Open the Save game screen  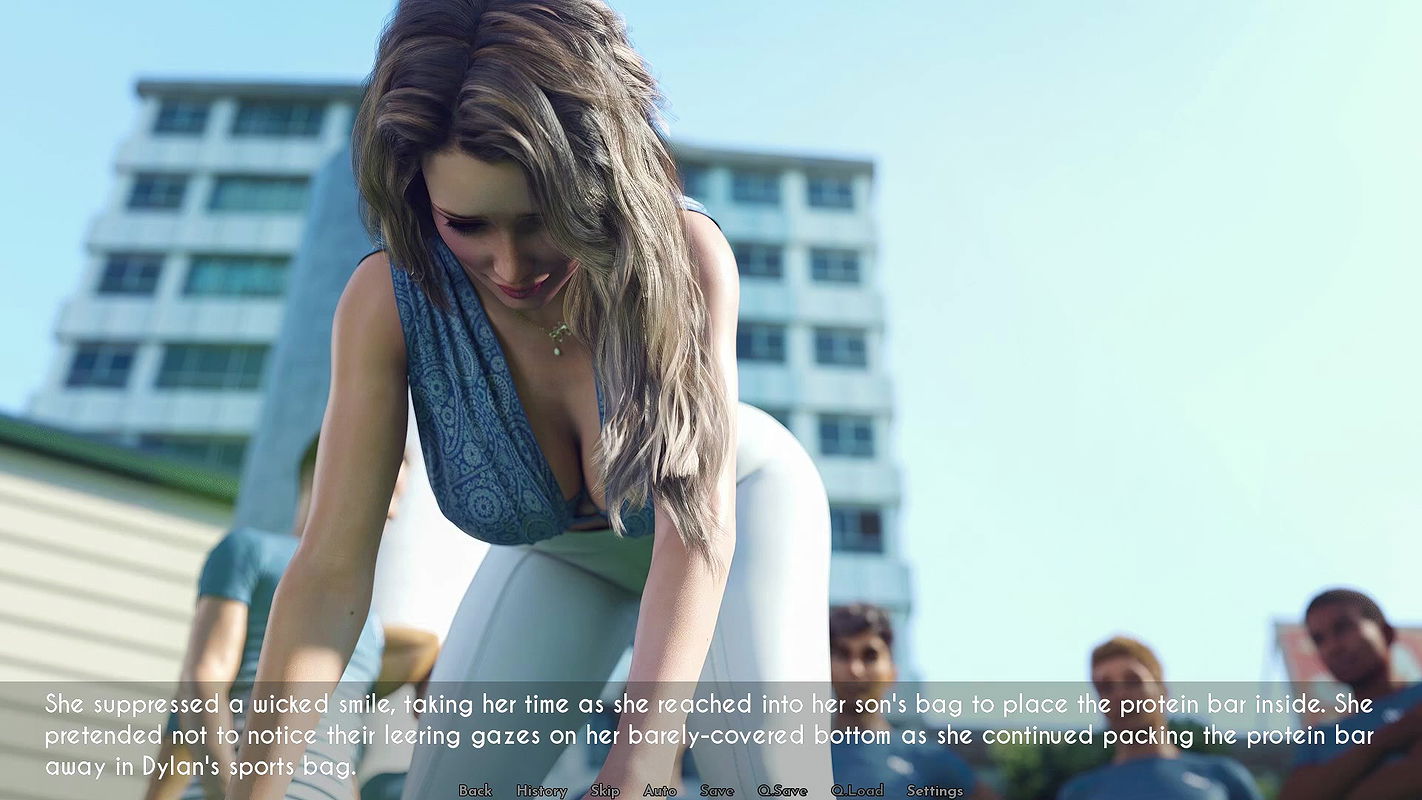[x=716, y=790]
